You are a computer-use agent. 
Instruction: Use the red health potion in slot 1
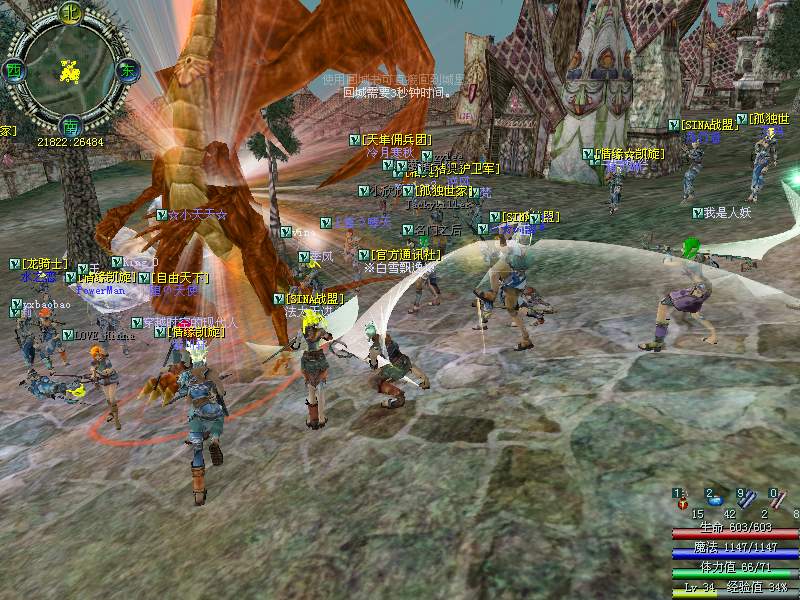tap(684, 502)
